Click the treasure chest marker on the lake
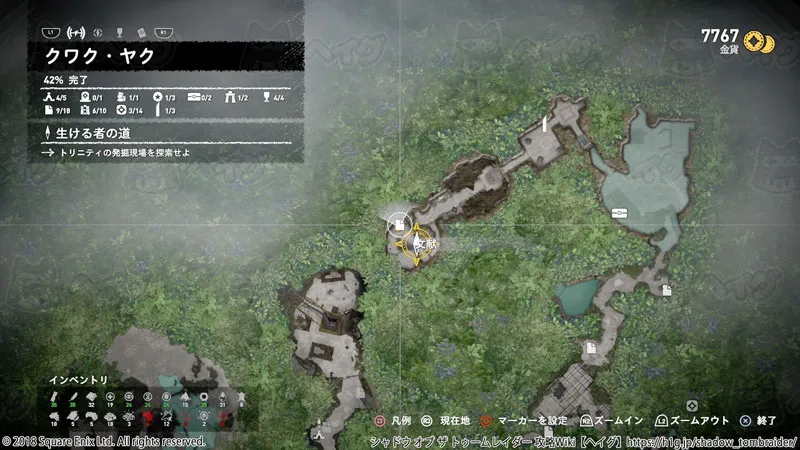This screenshot has width=800, height=450. 620,212
